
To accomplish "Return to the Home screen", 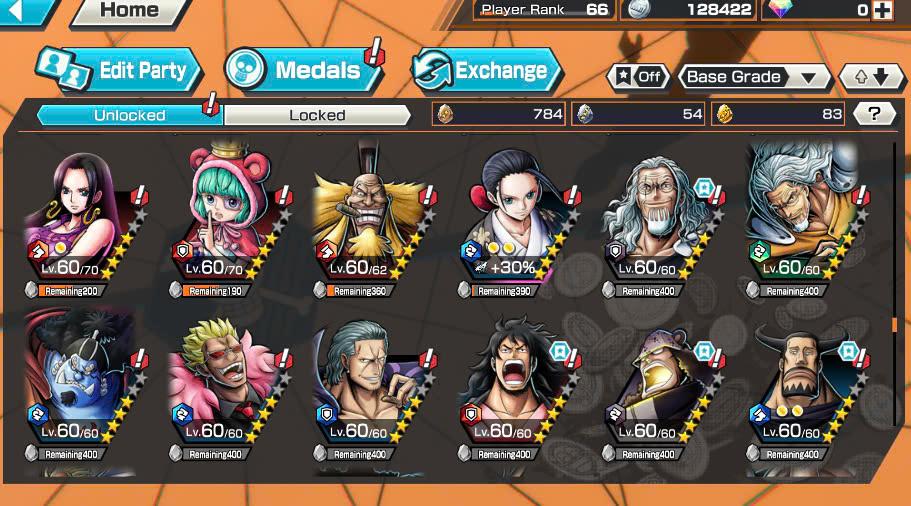I will [129, 11].
